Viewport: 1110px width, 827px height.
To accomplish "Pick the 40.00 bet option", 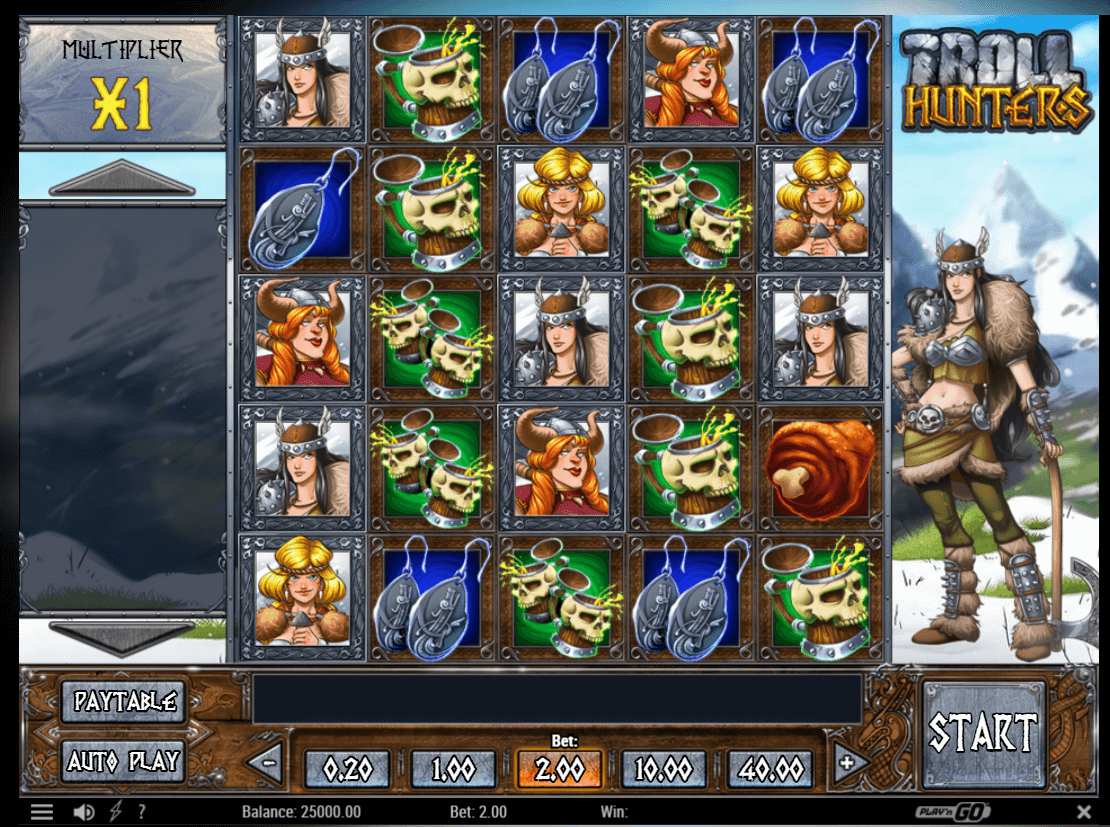I will [769, 769].
